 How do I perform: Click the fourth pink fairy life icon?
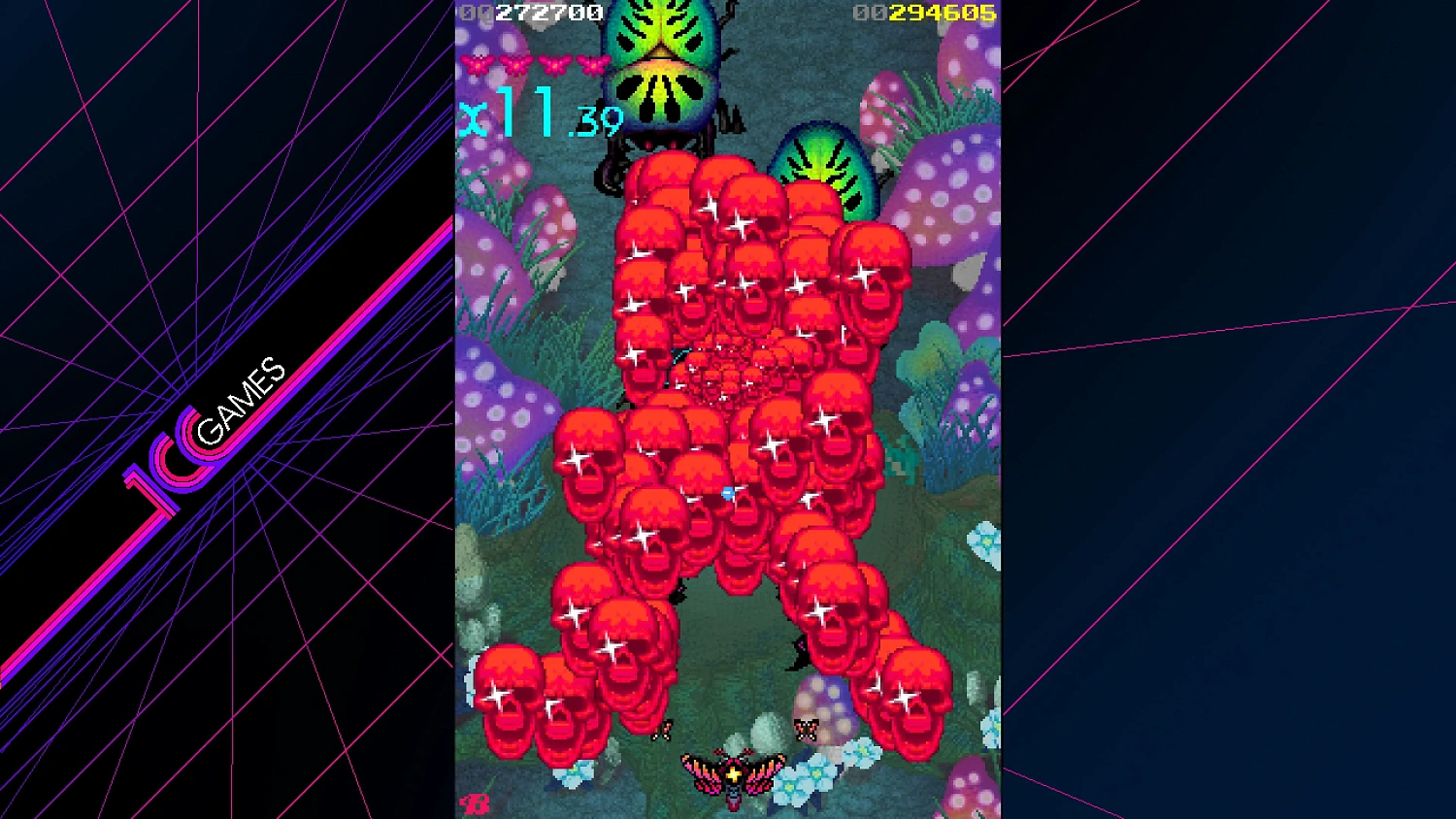(593, 64)
